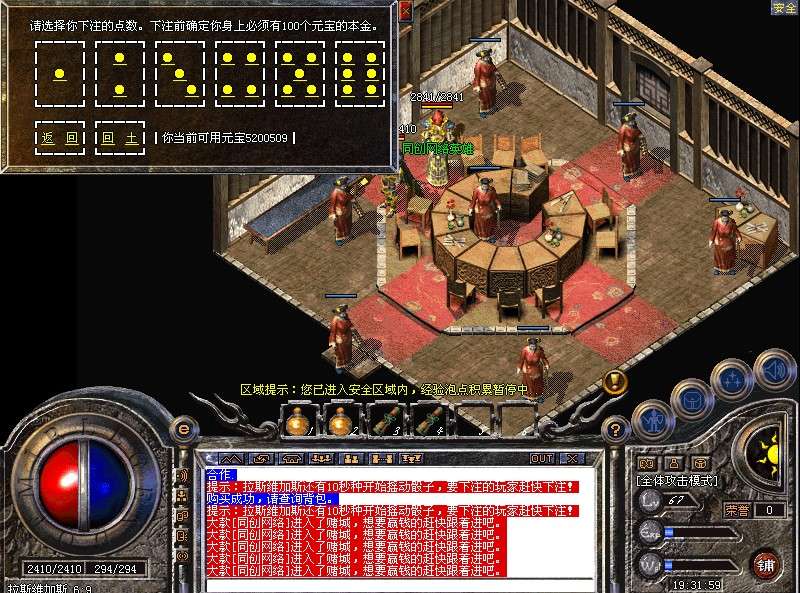Open the question mark help button
800x593 pixels.
(617, 431)
